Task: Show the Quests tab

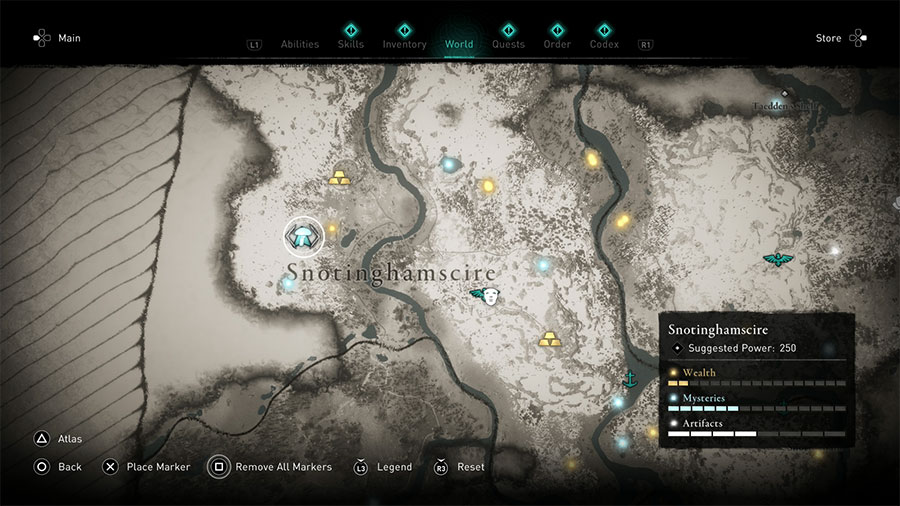Action: coord(508,44)
